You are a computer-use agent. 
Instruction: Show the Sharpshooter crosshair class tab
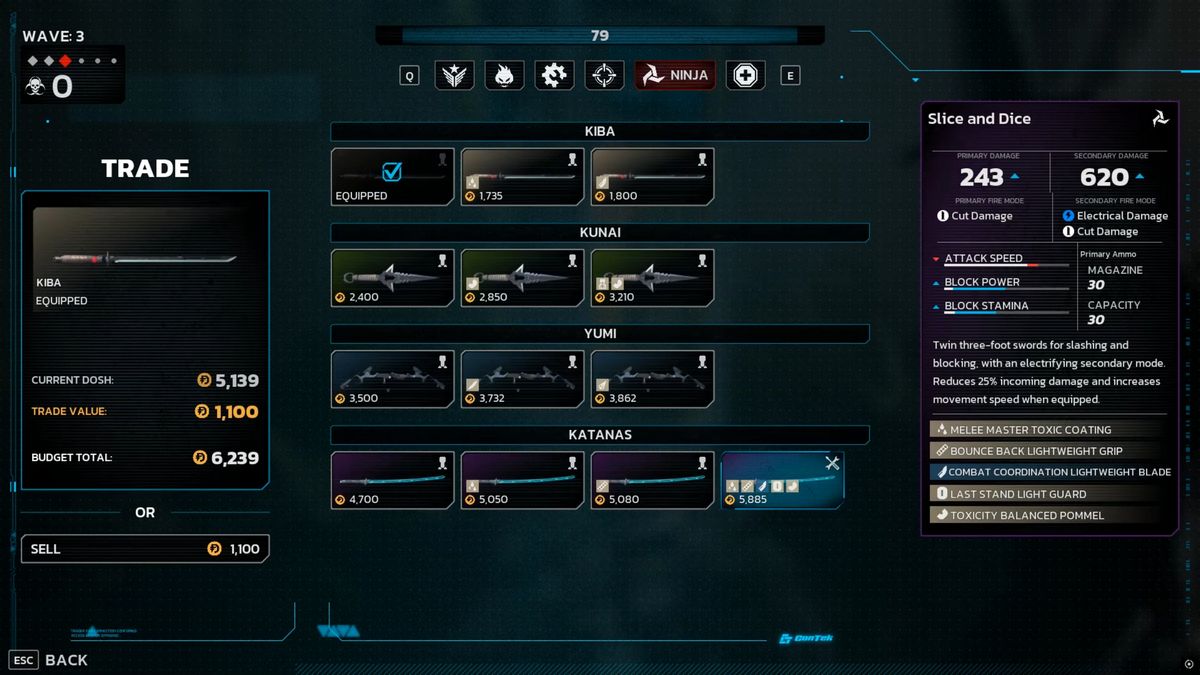604,75
